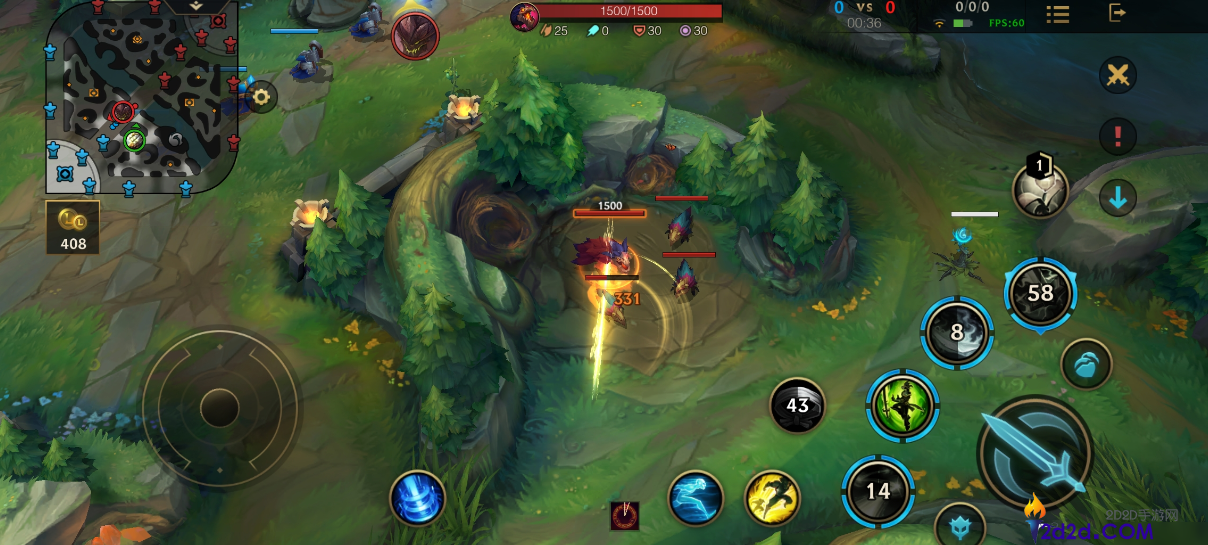This screenshot has height=545, width=1208.
Task: Open the gold shop button showing 408
Action: (x=73, y=227)
